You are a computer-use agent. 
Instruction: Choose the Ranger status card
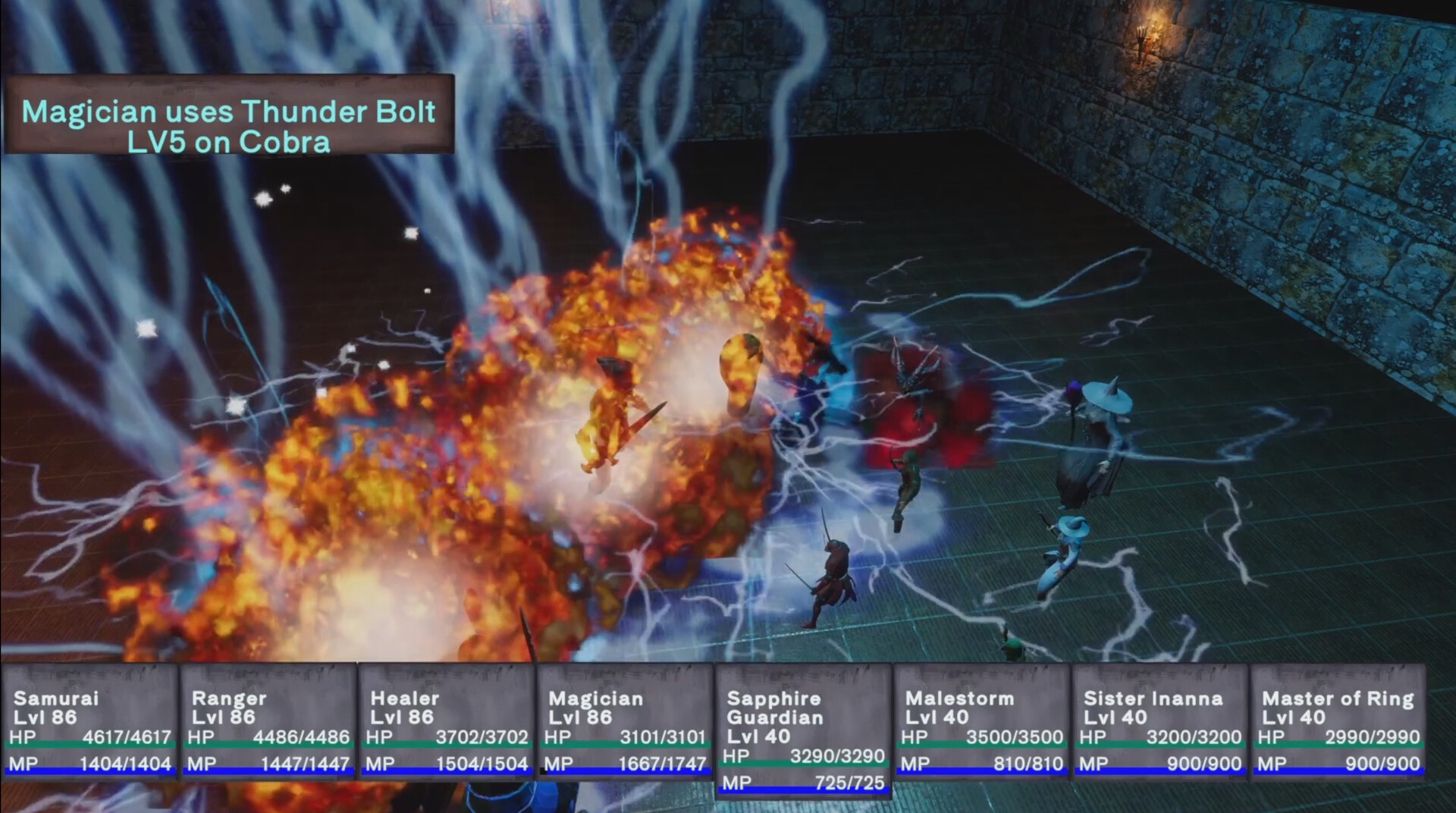[x=268, y=722]
